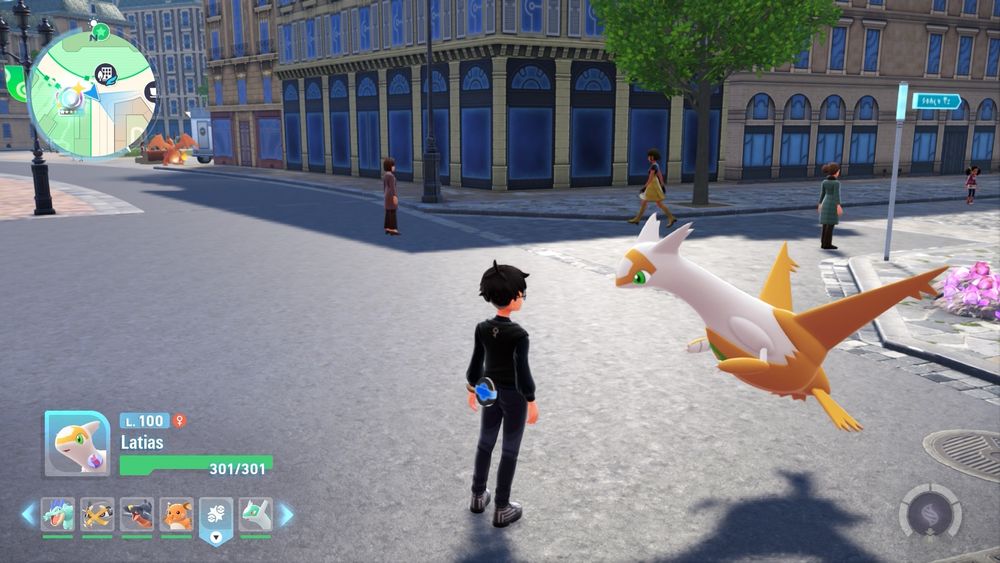Switch to the dark red-bellied Pokémon slot
Screen dimensions: 1000x563
click(x=137, y=515)
